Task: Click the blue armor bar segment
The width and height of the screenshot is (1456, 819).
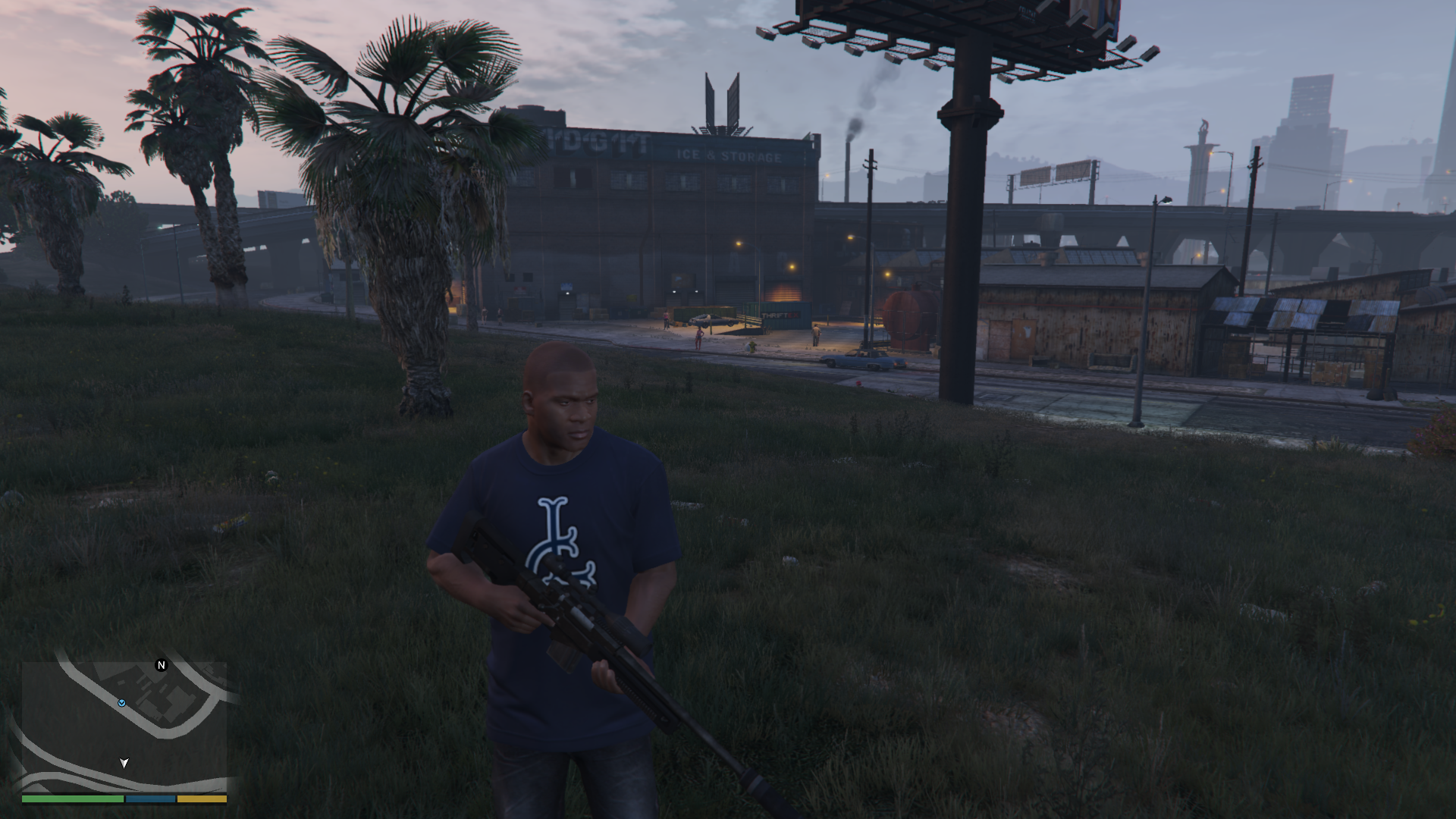Action: tap(152, 801)
